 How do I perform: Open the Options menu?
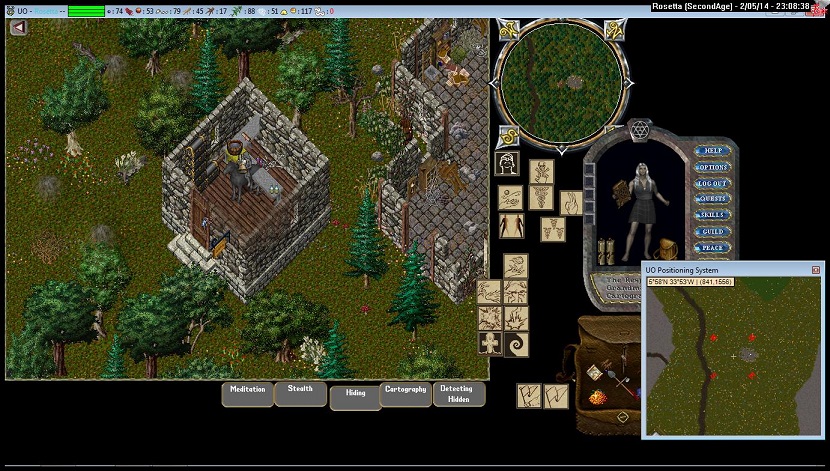(x=713, y=167)
